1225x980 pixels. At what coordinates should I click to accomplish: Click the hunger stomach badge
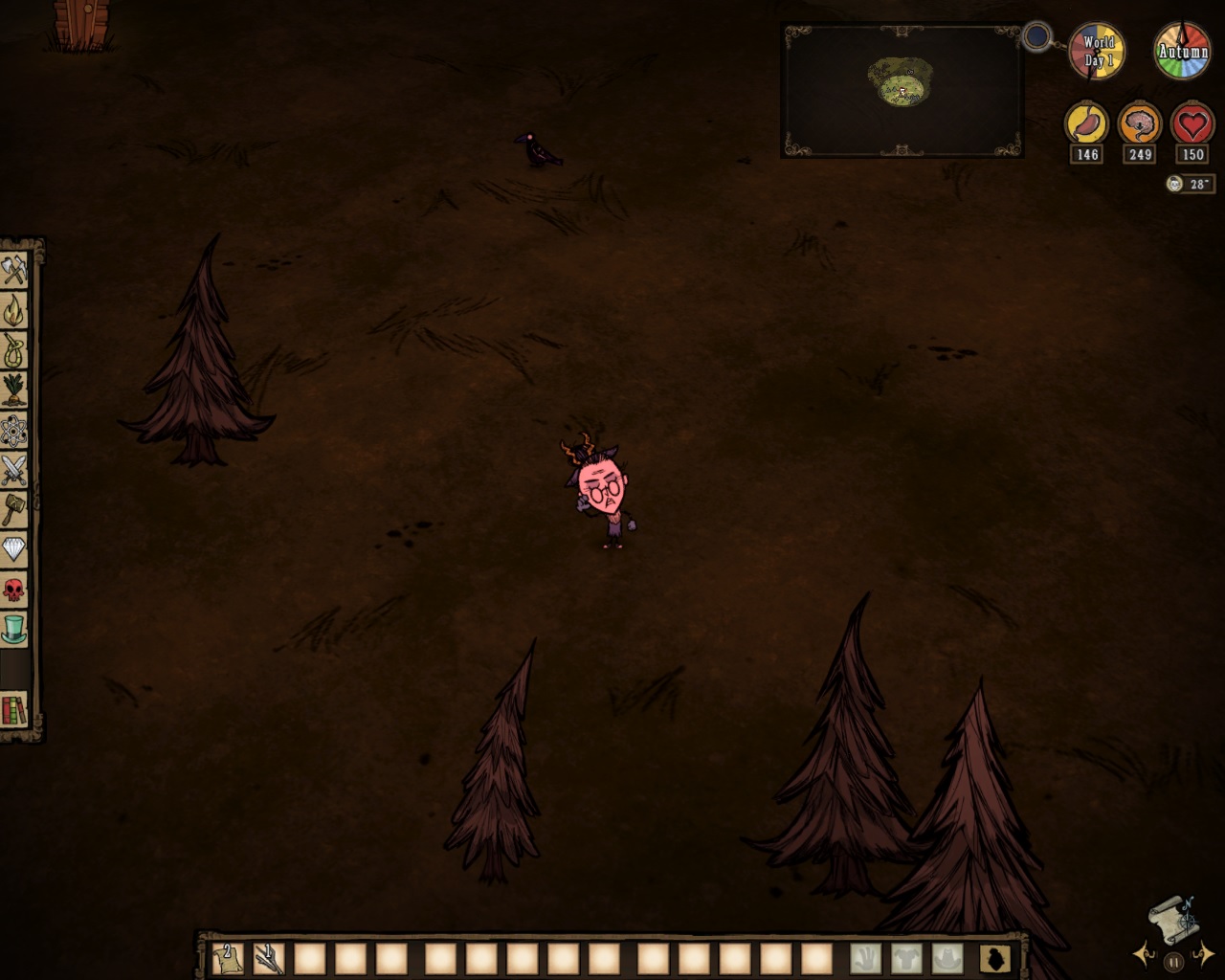(x=1088, y=124)
